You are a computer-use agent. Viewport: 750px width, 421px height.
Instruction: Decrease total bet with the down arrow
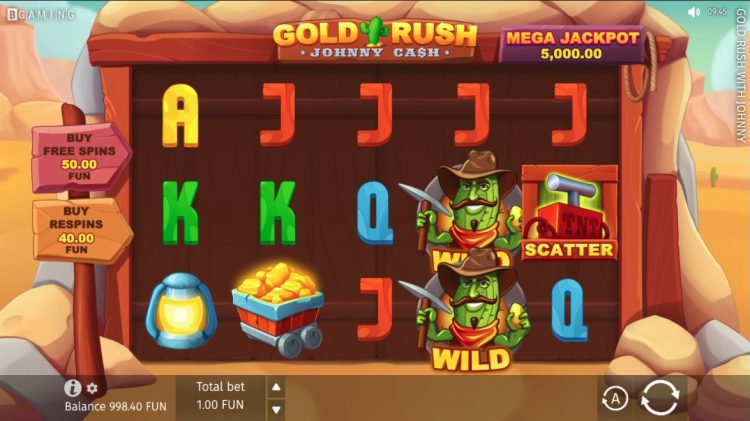[x=277, y=408]
